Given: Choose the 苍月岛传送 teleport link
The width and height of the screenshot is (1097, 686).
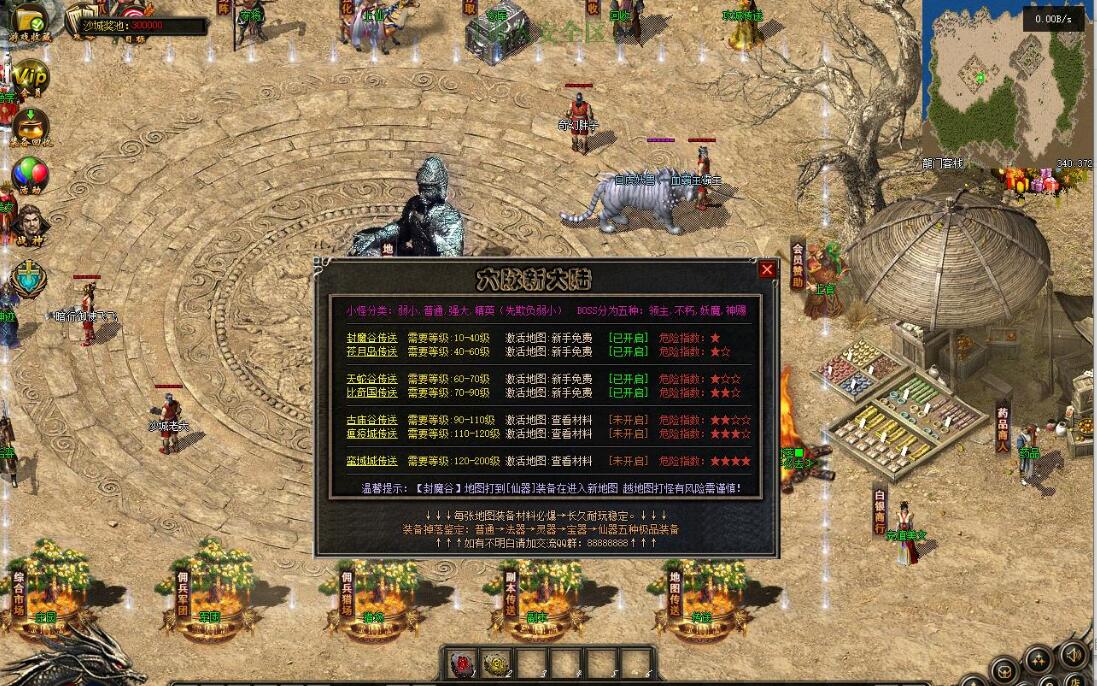Looking at the screenshot, I should tap(372, 352).
